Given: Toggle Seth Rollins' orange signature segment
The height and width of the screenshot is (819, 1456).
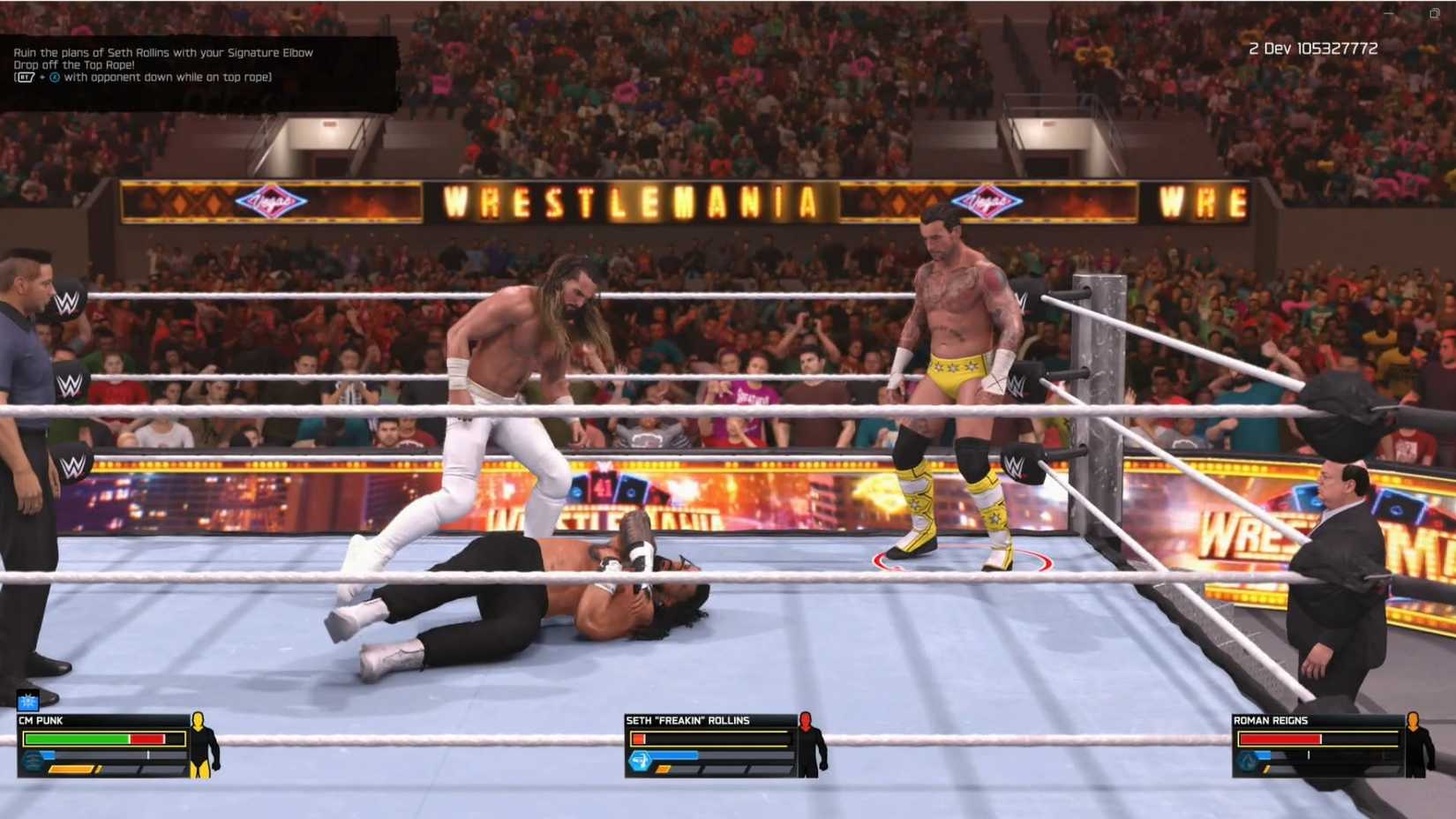Looking at the screenshot, I should (664, 769).
